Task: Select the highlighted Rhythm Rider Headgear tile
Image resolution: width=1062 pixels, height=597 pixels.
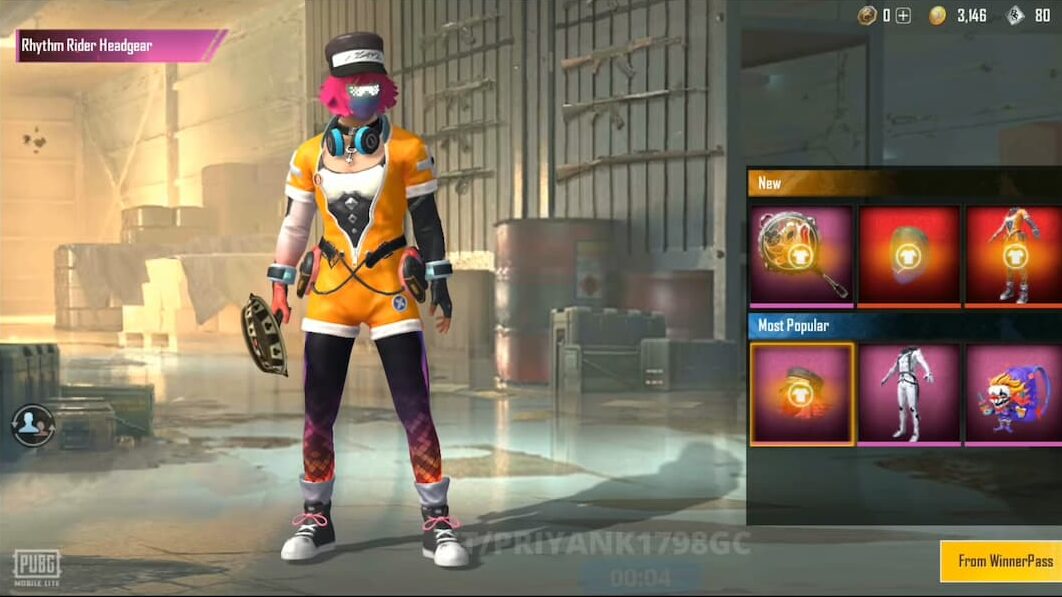Action: 801,394
